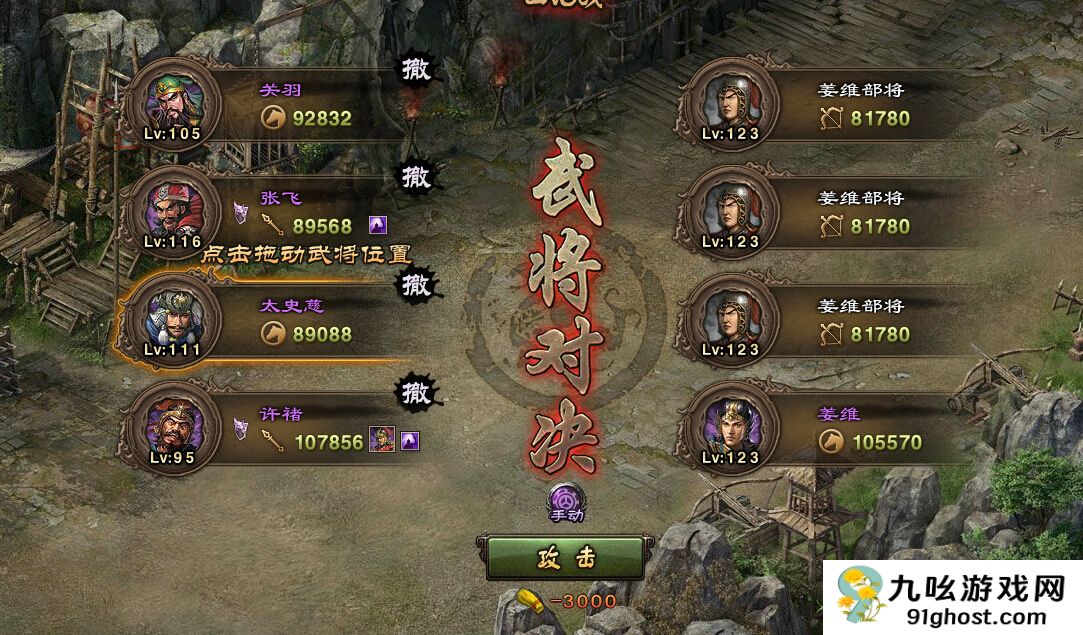This screenshot has height=635, width=1083.
Task: Click the purple skill icon in 许褚's row
Action: click(409, 441)
